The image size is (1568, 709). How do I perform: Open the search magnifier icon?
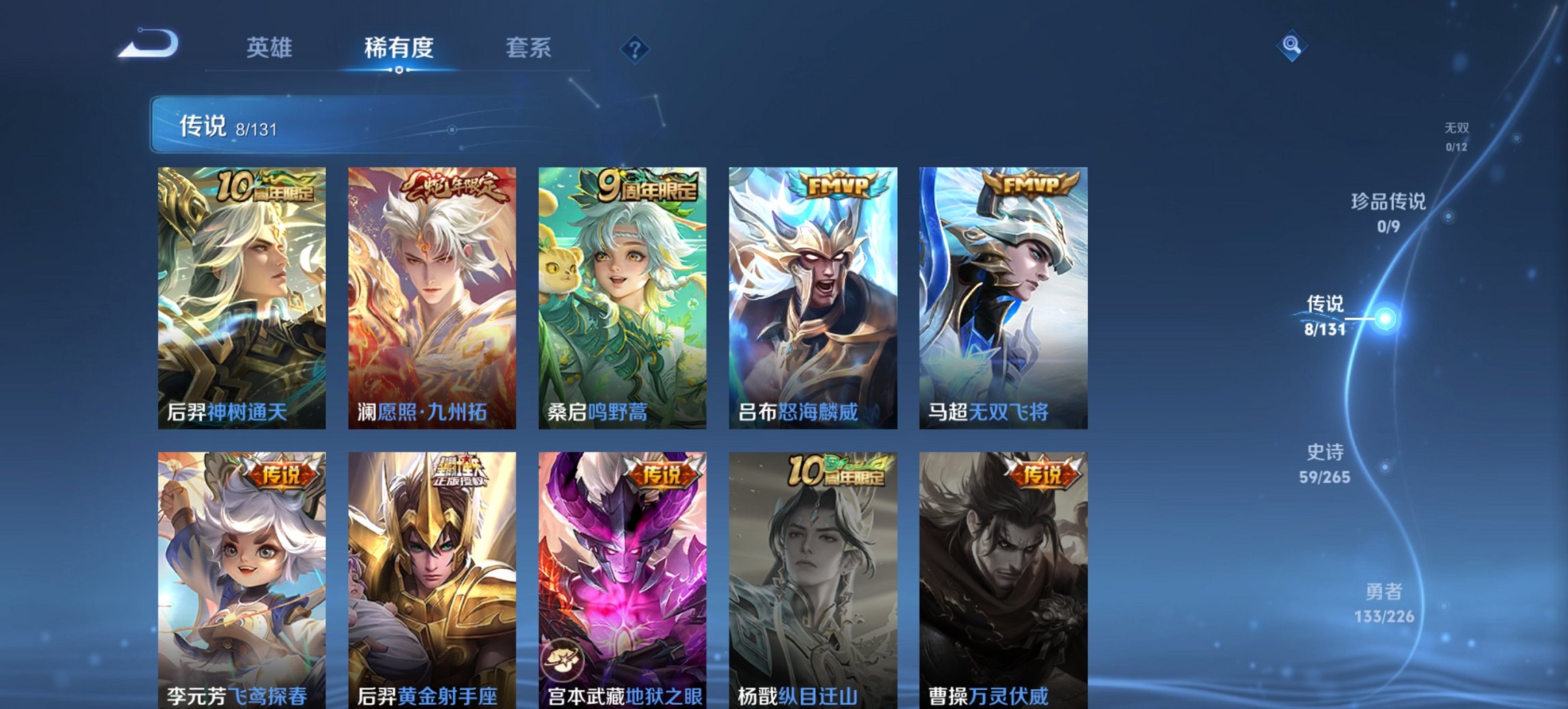[1290, 46]
